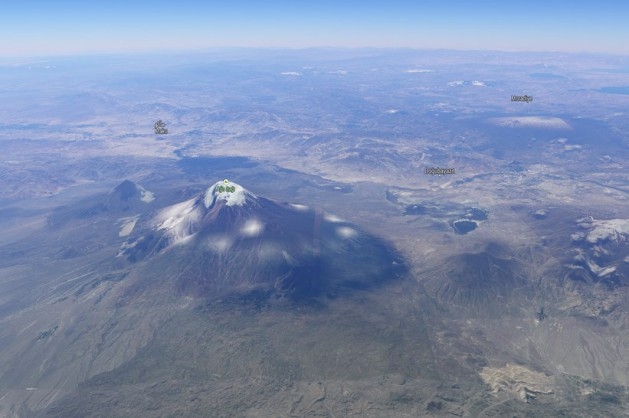Open the two-line place label left of the mountain
Image resolution: width=629 pixels, height=418 pixels.
tap(160, 127)
